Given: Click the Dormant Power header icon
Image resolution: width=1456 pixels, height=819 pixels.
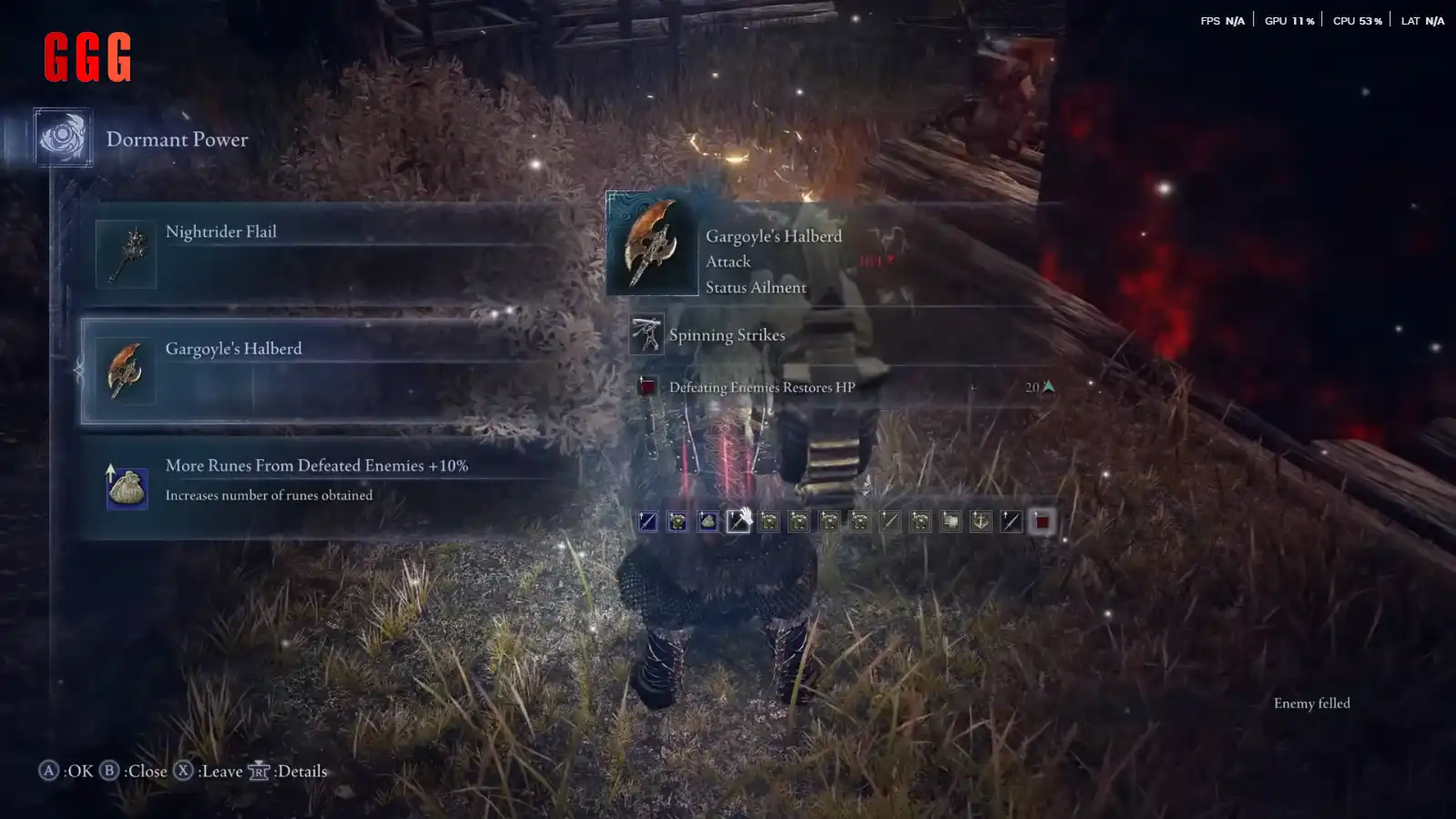Looking at the screenshot, I should pos(63,138).
